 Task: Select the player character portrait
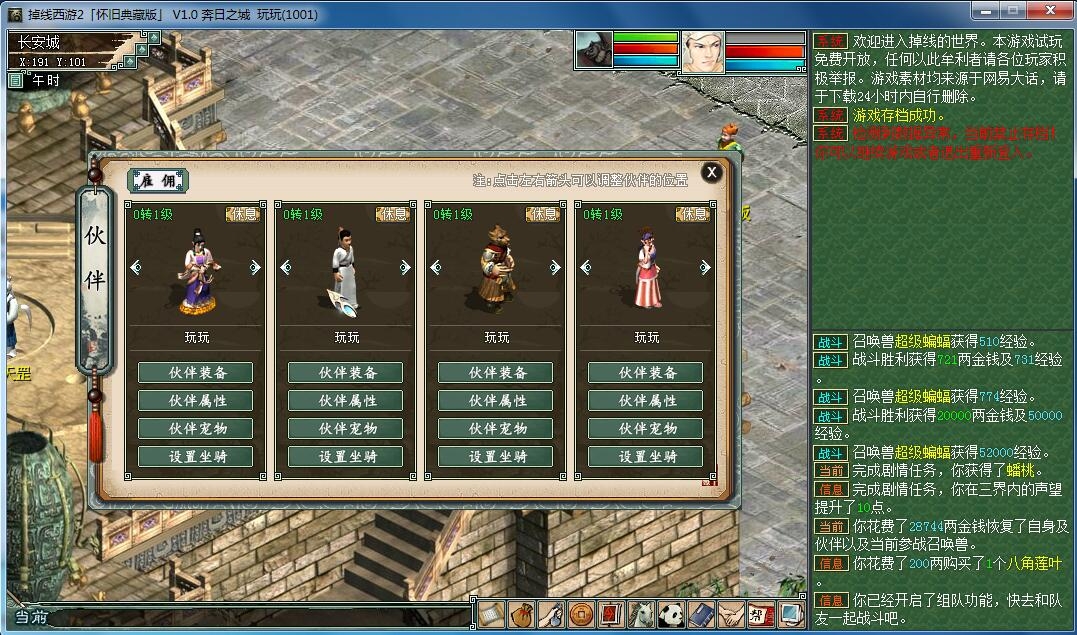702,51
